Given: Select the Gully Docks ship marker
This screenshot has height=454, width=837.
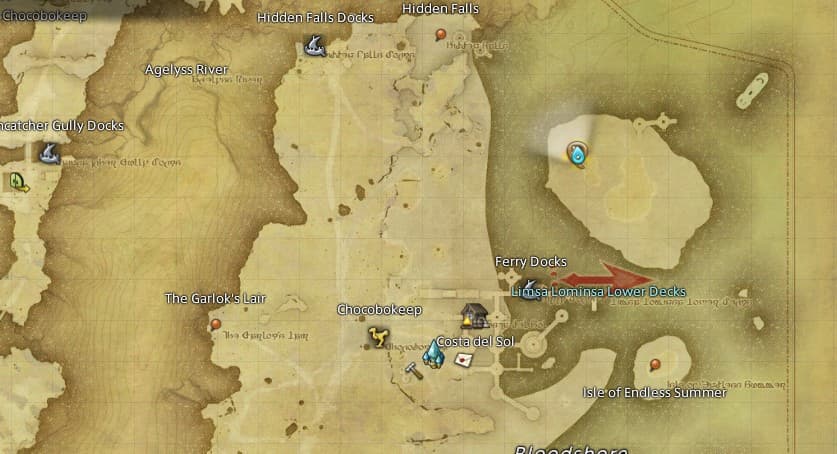Looking at the screenshot, I should click(47, 152).
